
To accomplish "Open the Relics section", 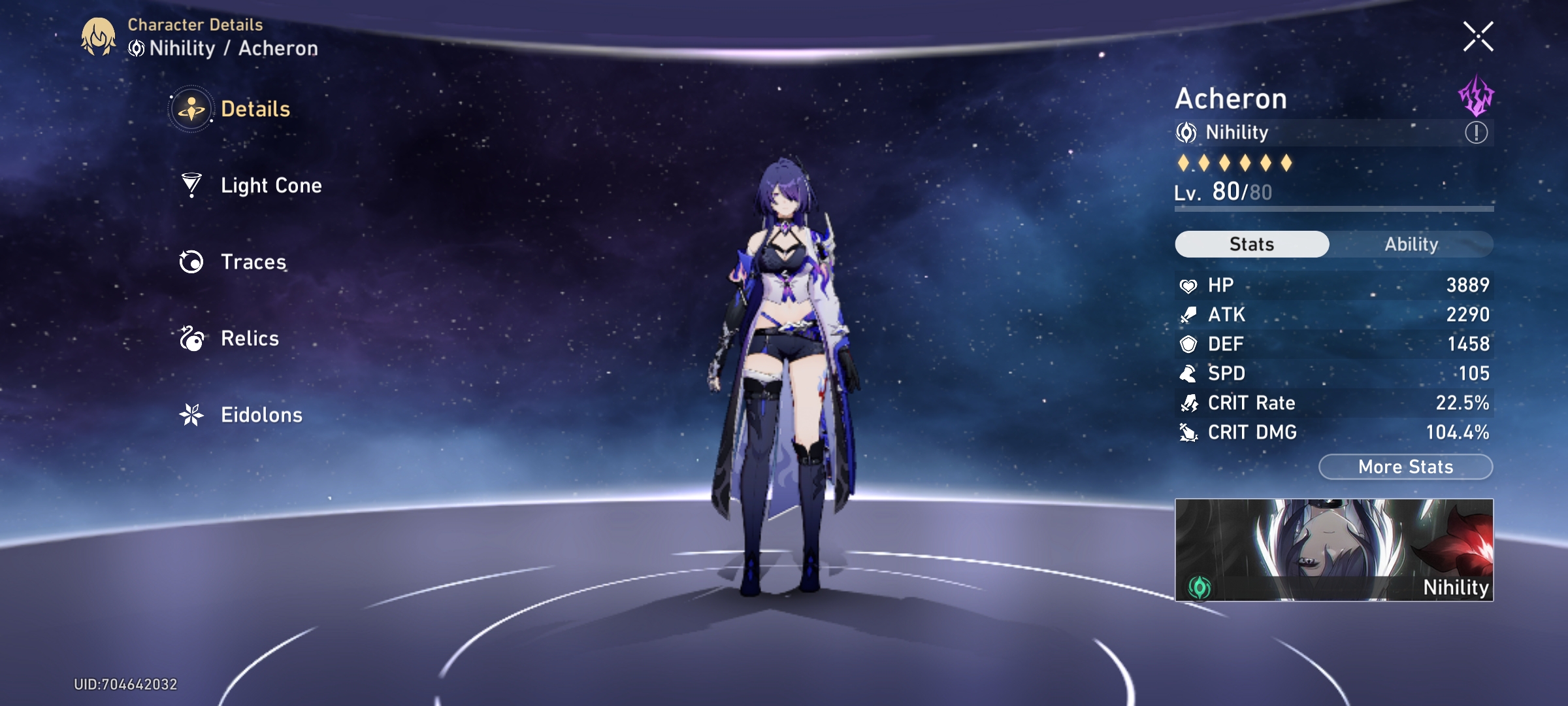I will (249, 339).
